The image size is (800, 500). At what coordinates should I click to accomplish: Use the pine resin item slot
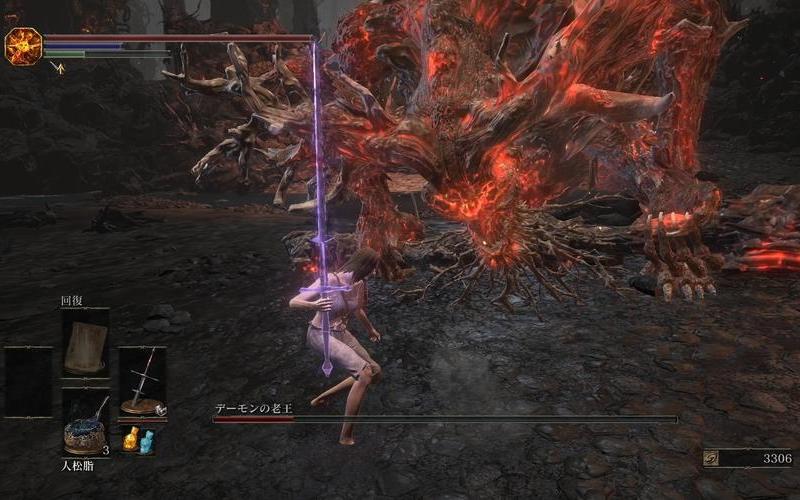pyautogui.click(x=85, y=424)
